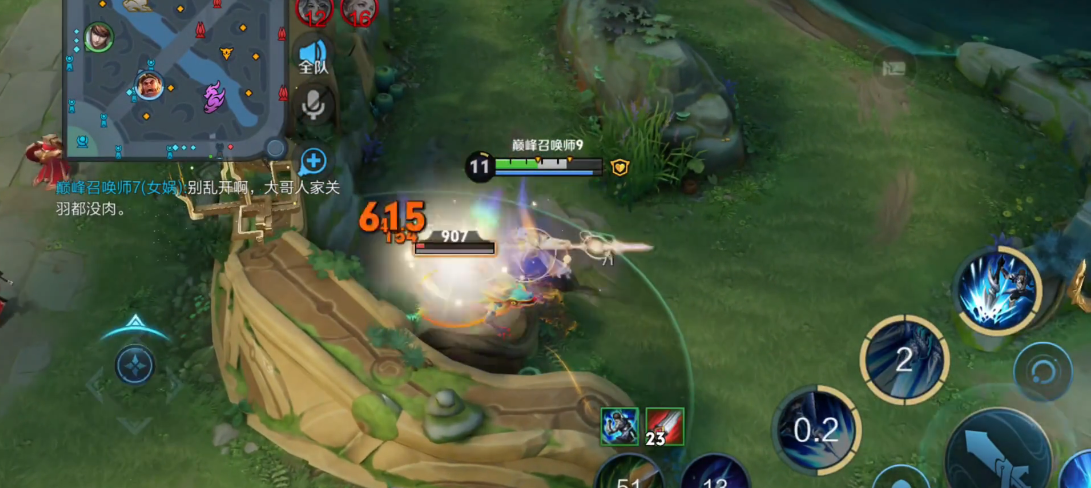Use the summoner spell showing 51 cooldown
1091x488 pixels.
point(631,475)
